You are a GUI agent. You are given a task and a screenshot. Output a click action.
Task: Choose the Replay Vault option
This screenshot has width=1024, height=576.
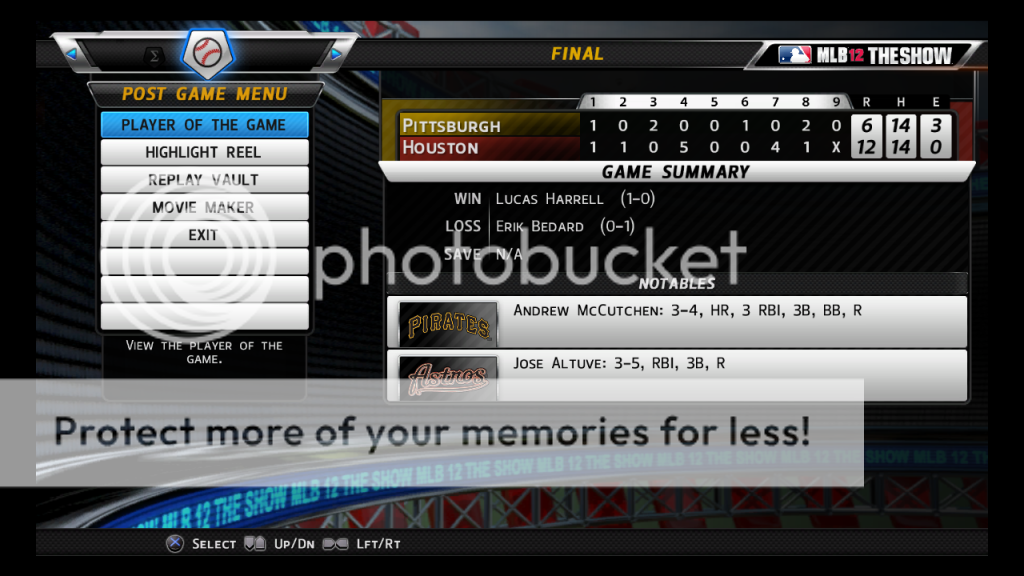click(x=204, y=180)
